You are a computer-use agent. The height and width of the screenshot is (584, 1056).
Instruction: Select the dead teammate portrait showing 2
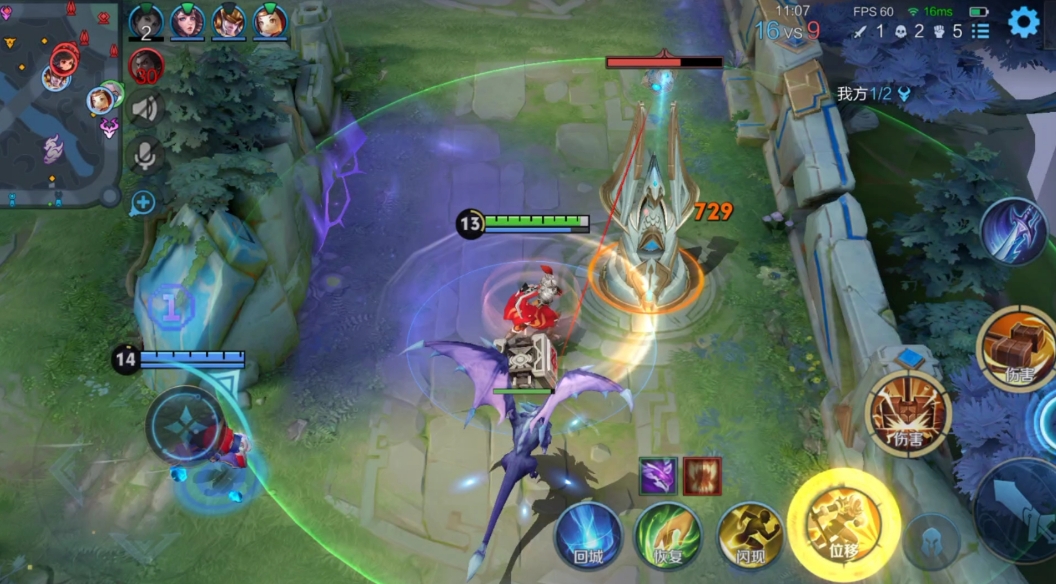pyautogui.click(x=146, y=22)
